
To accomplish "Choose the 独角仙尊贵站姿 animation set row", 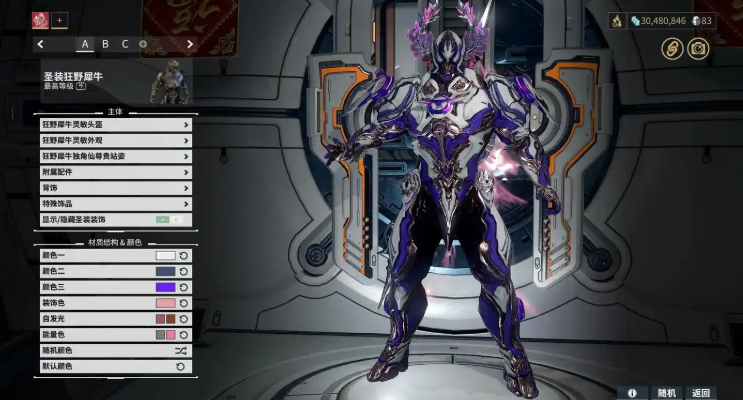I will click(x=115, y=157).
